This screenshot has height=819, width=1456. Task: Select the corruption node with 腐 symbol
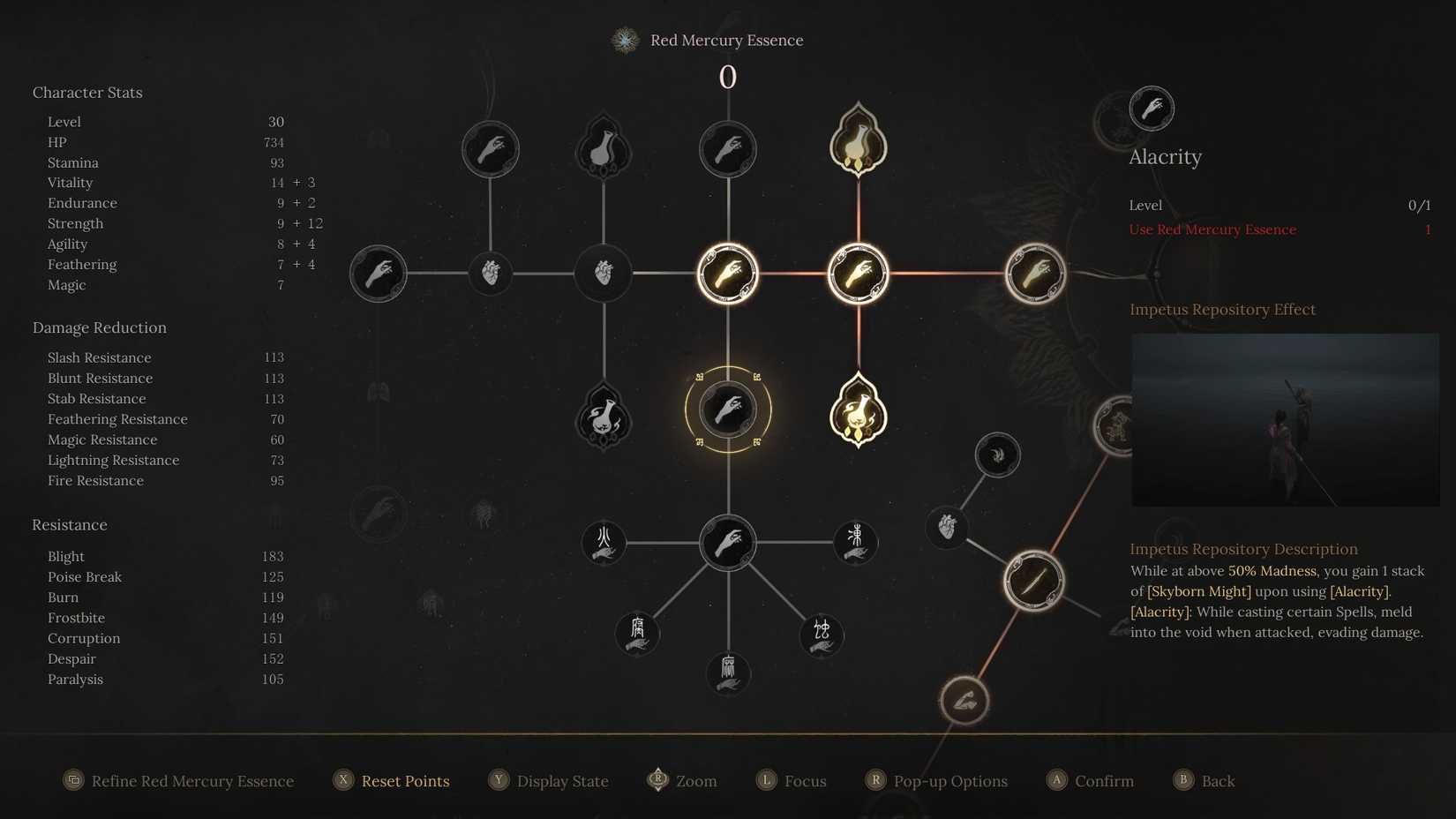[x=637, y=634]
